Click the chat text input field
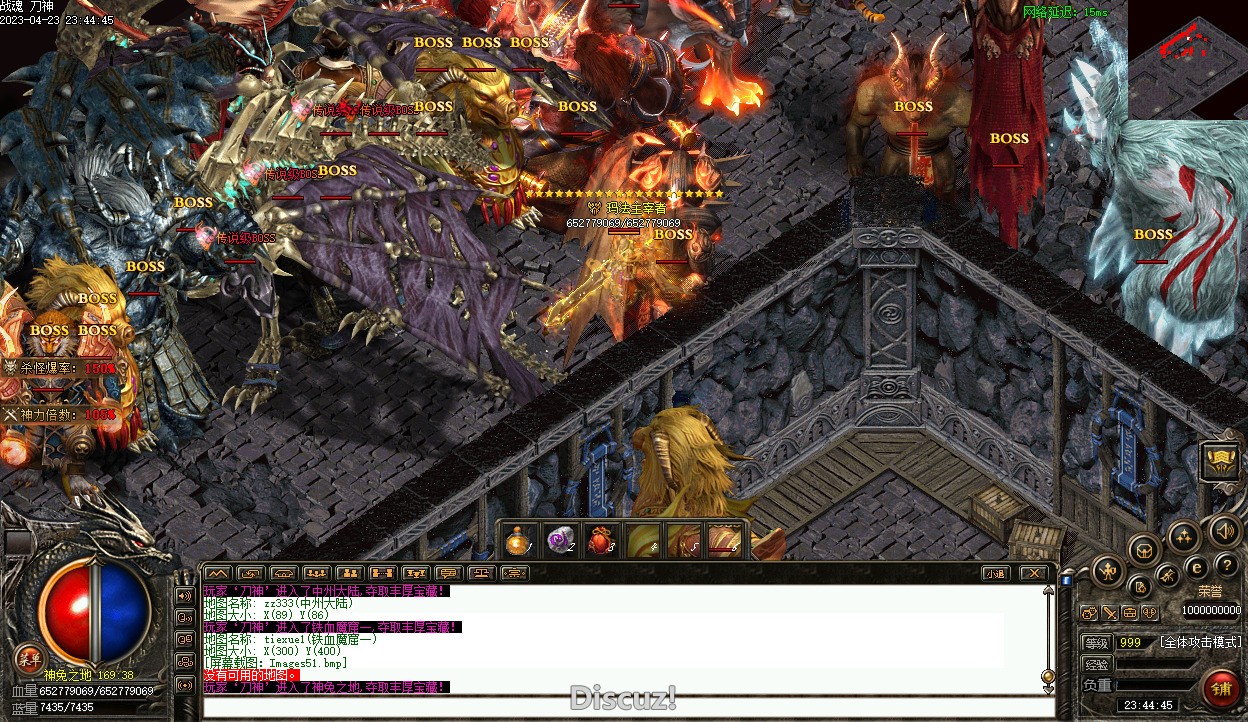This screenshot has height=722, width=1248. click(628, 706)
